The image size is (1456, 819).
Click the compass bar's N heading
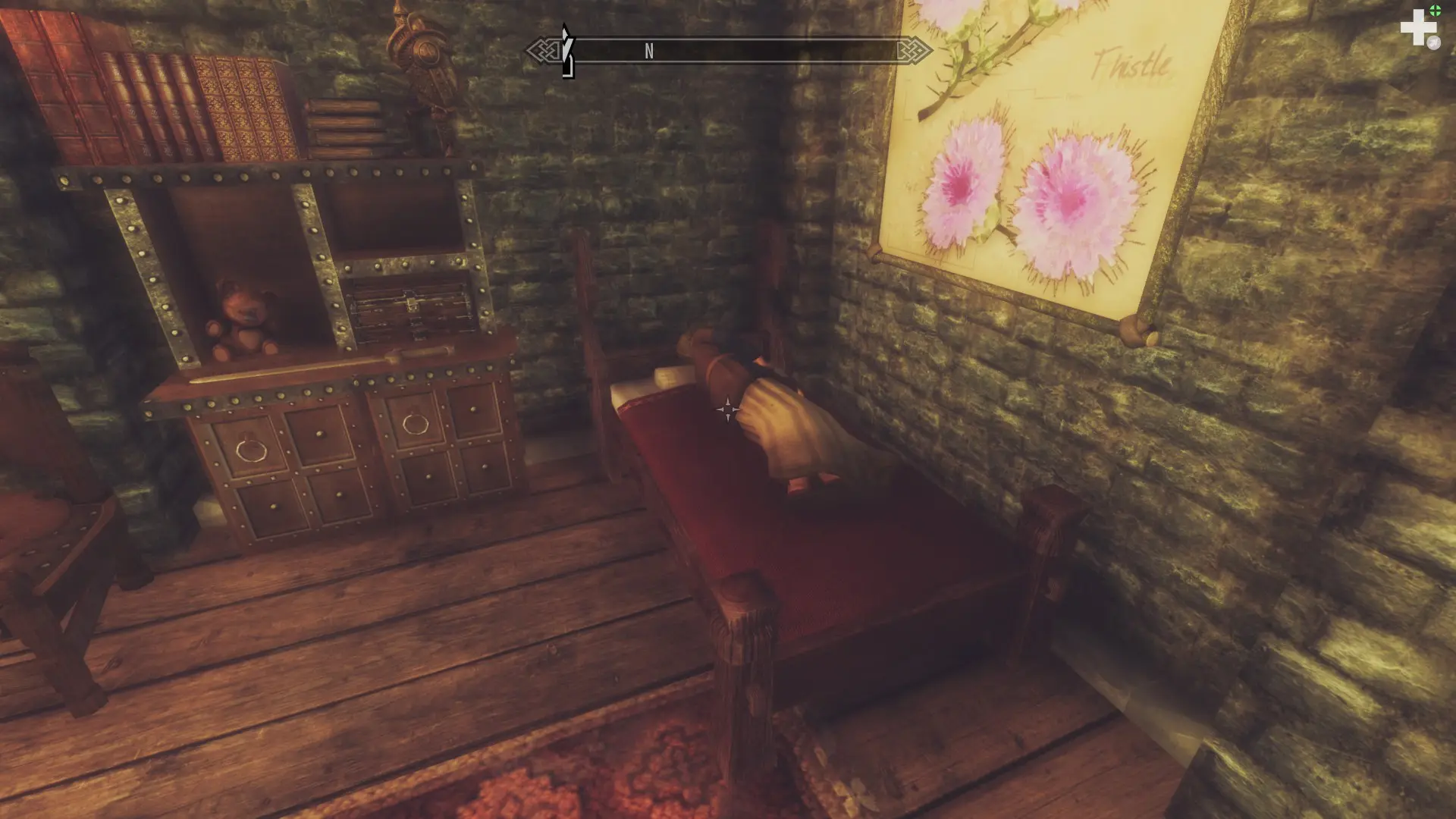pyautogui.click(x=649, y=51)
